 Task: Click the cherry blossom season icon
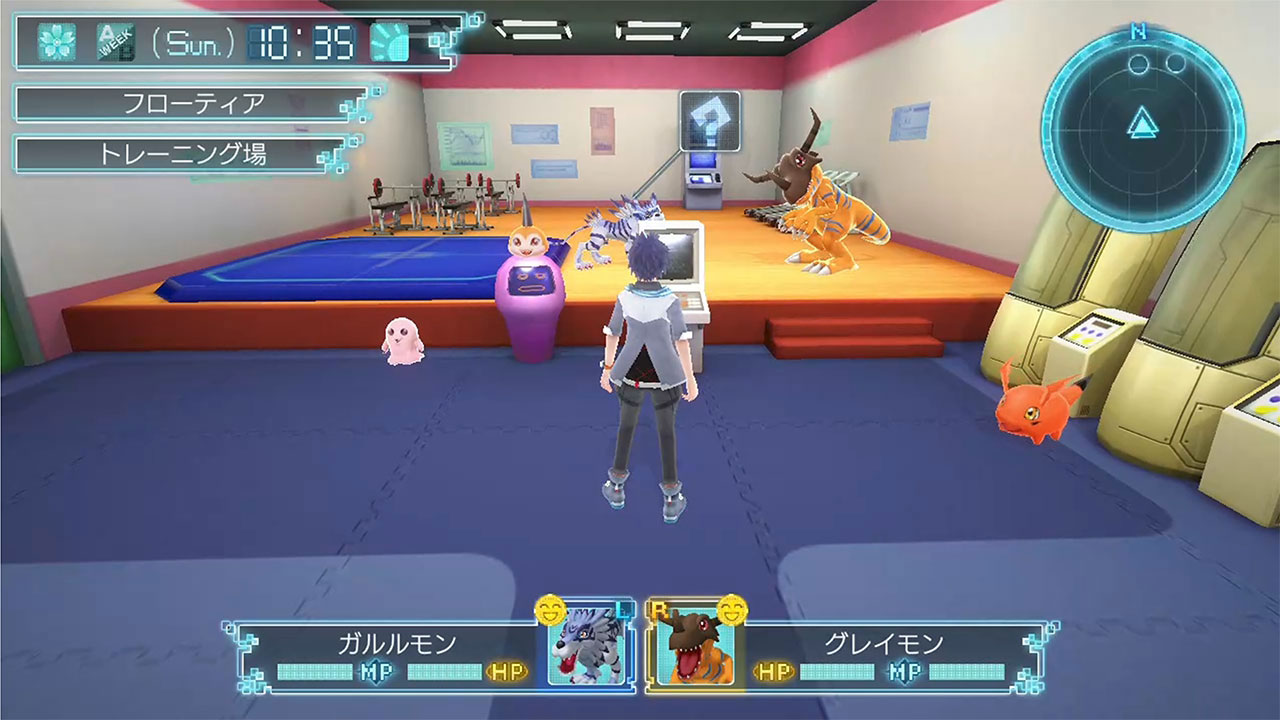[x=56, y=42]
